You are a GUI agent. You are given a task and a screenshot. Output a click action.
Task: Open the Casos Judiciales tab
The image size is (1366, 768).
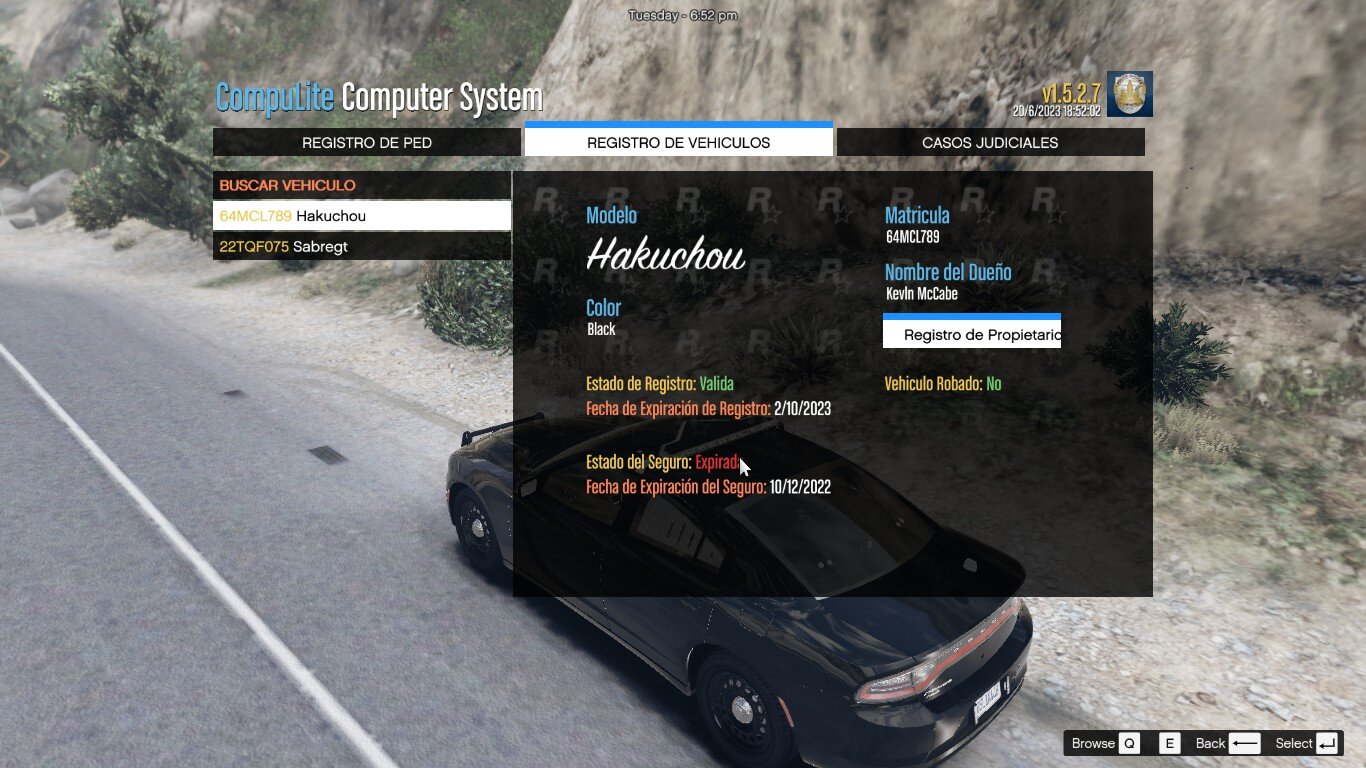[990, 143]
